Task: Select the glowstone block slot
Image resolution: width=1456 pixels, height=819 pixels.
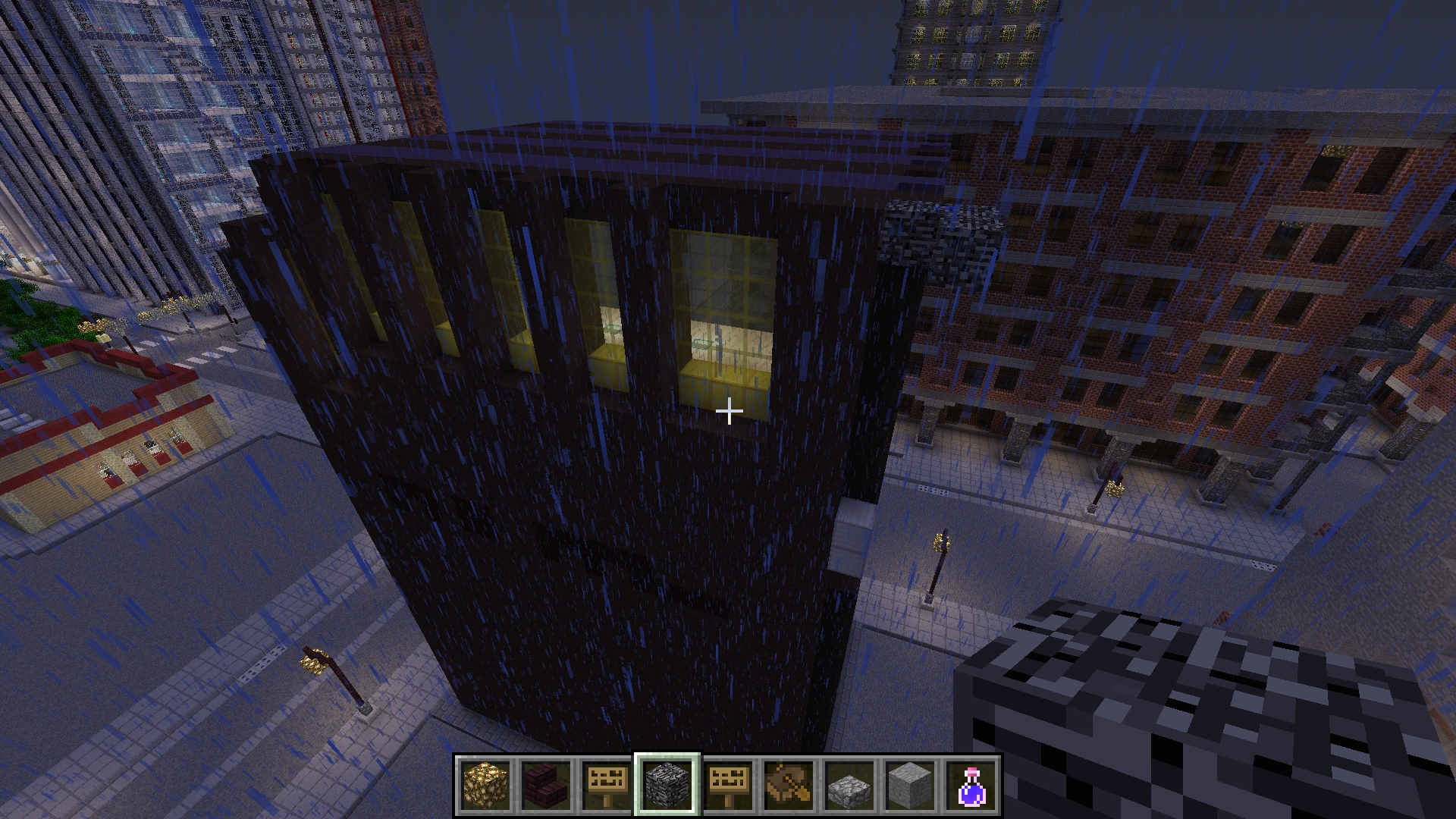Action: click(485, 785)
